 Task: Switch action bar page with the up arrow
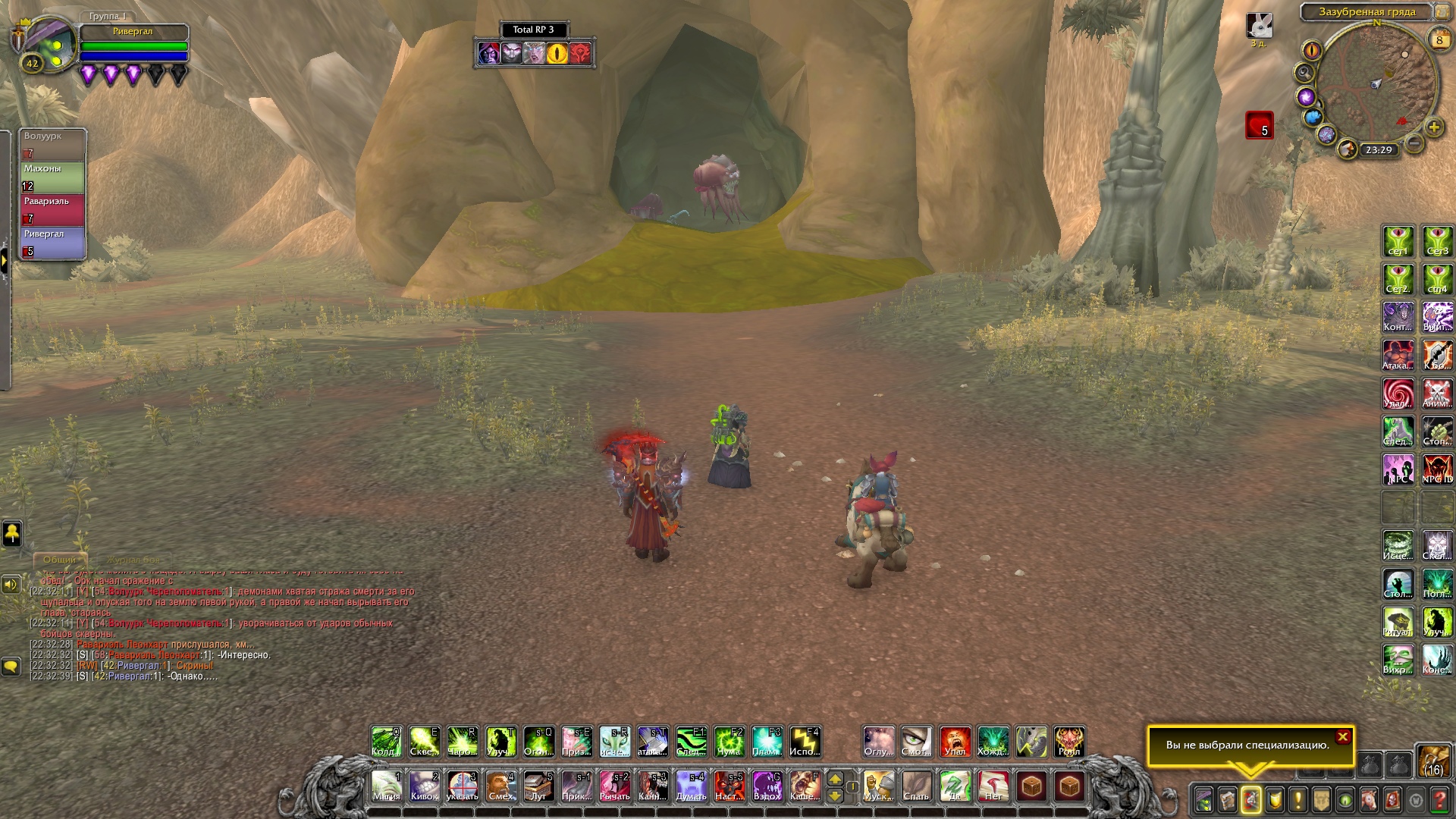pos(835,779)
